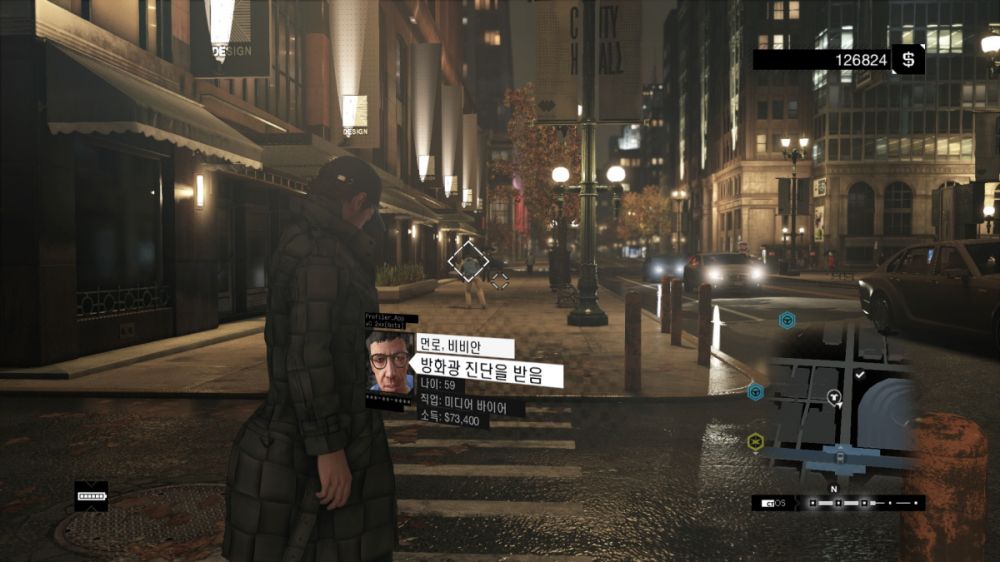Click the clothing store marker on the minimap
This screenshot has width=1000, height=562.
[x=834, y=397]
